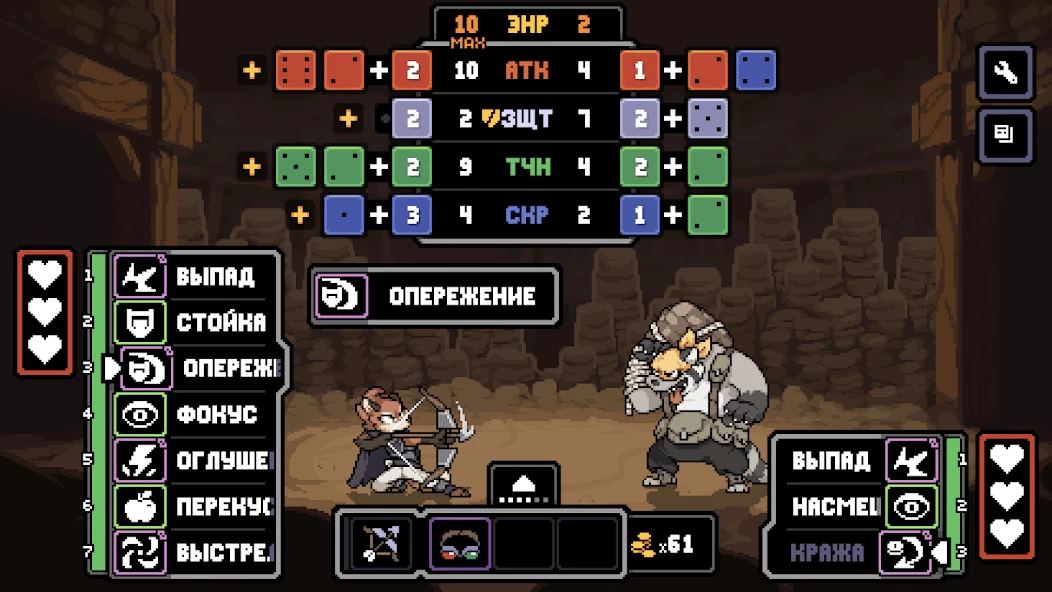The width and height of the screenshot is (1052, 592).
Task: Inspect the enemy's Выпад skill
Action: [x=864, y=461]
